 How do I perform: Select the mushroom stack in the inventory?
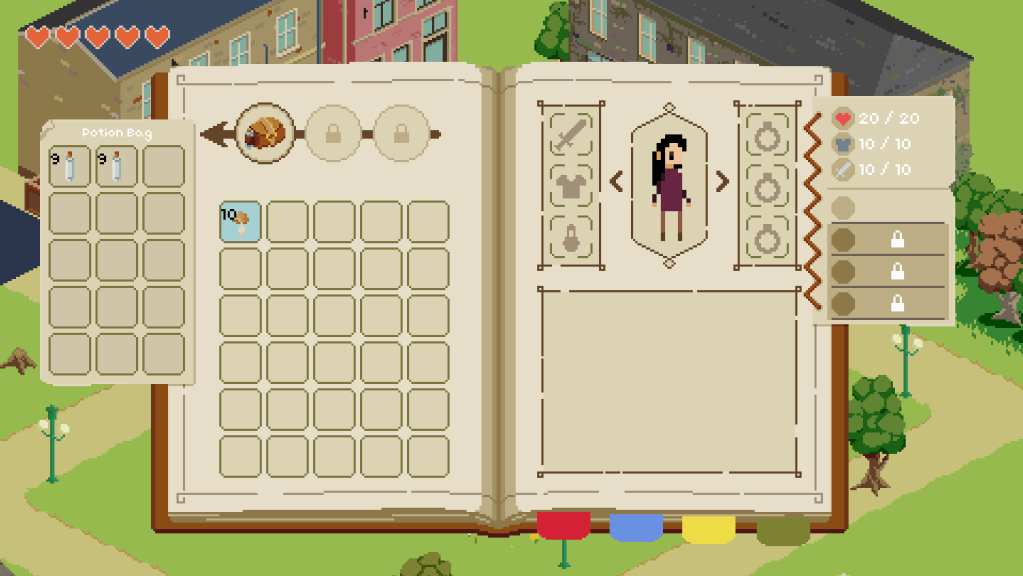click(241, 222)
